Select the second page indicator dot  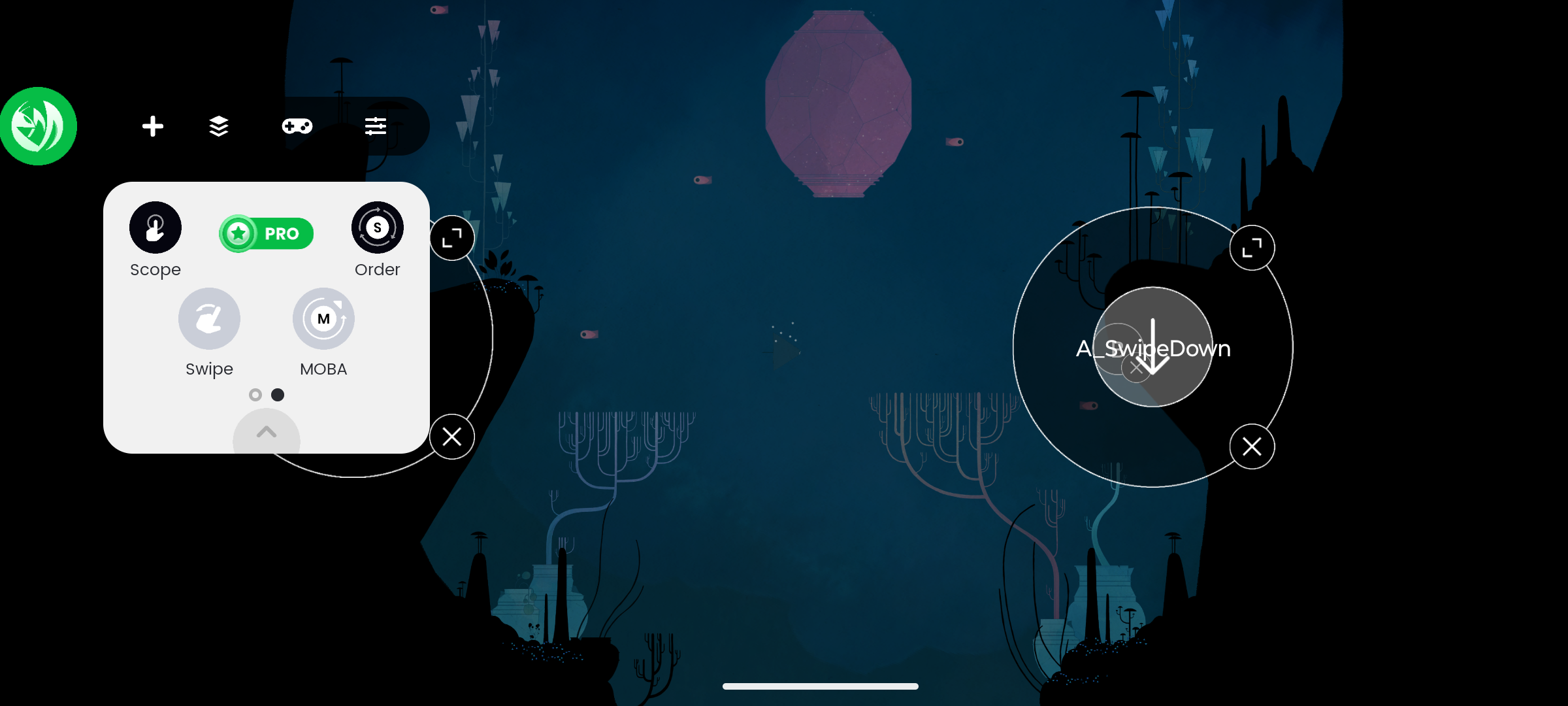[278, 394]
